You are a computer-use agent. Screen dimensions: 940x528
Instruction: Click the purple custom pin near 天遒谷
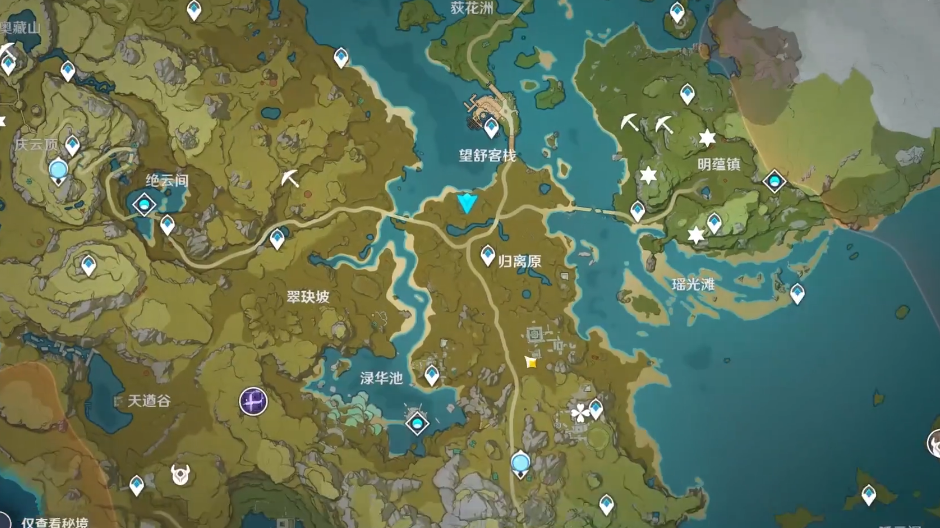coord(253,402)
